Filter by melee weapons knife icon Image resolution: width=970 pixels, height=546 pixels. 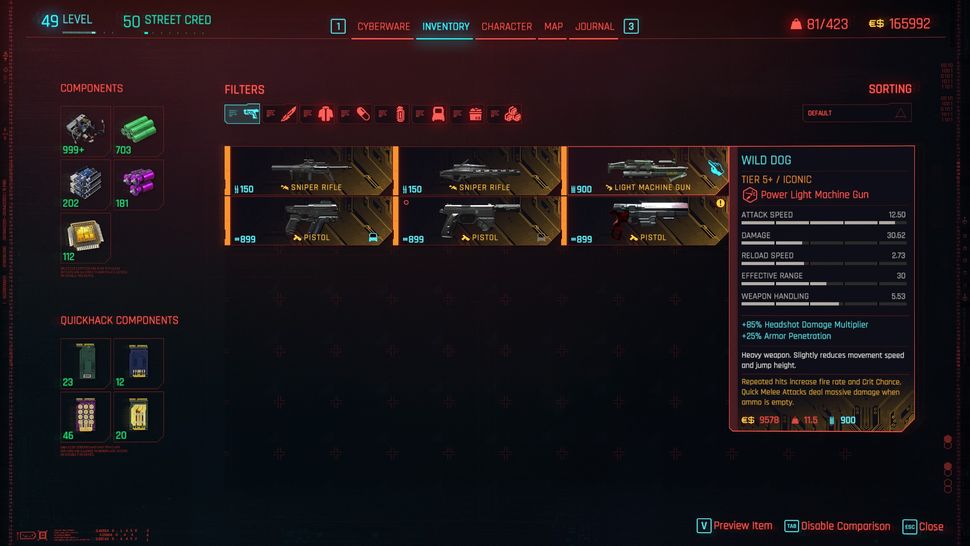coord(288,114)
